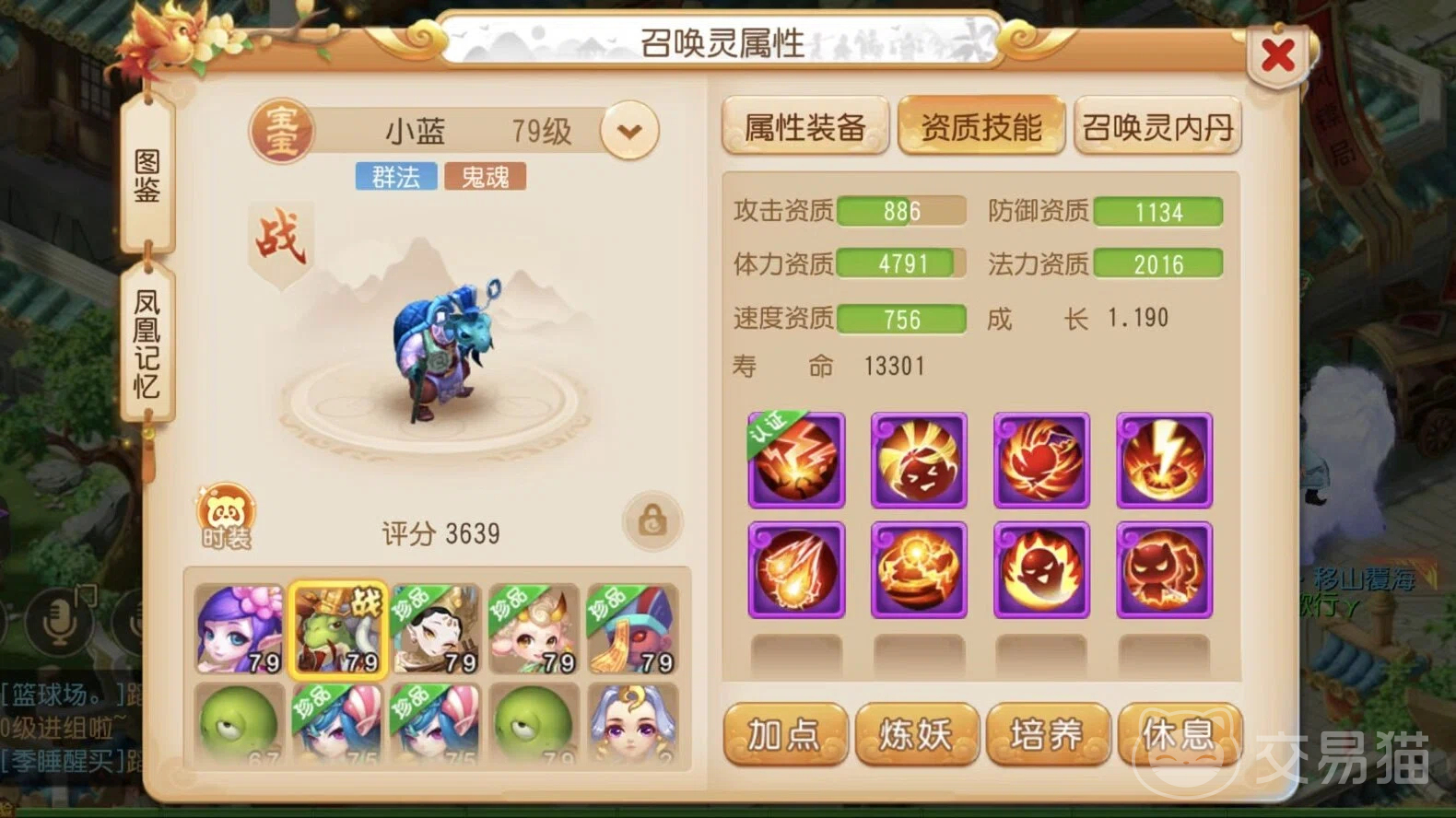Viewport: 1456px width, 818px height.
Task: Open the 召唤灵内丹 tab
Action: pos(1157,125)
